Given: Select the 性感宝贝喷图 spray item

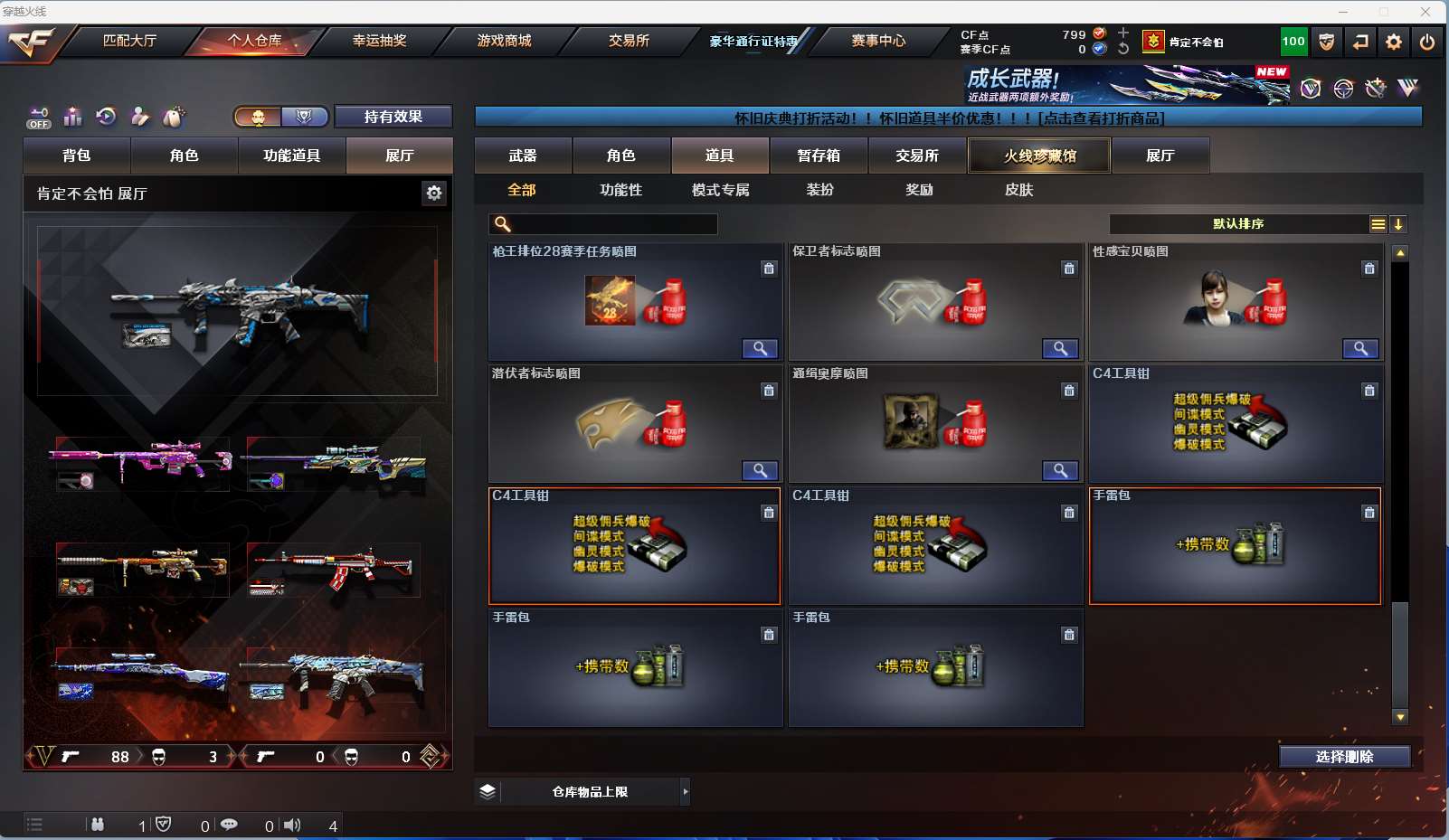Looking at the screenshot, I should coord(1236,303).
